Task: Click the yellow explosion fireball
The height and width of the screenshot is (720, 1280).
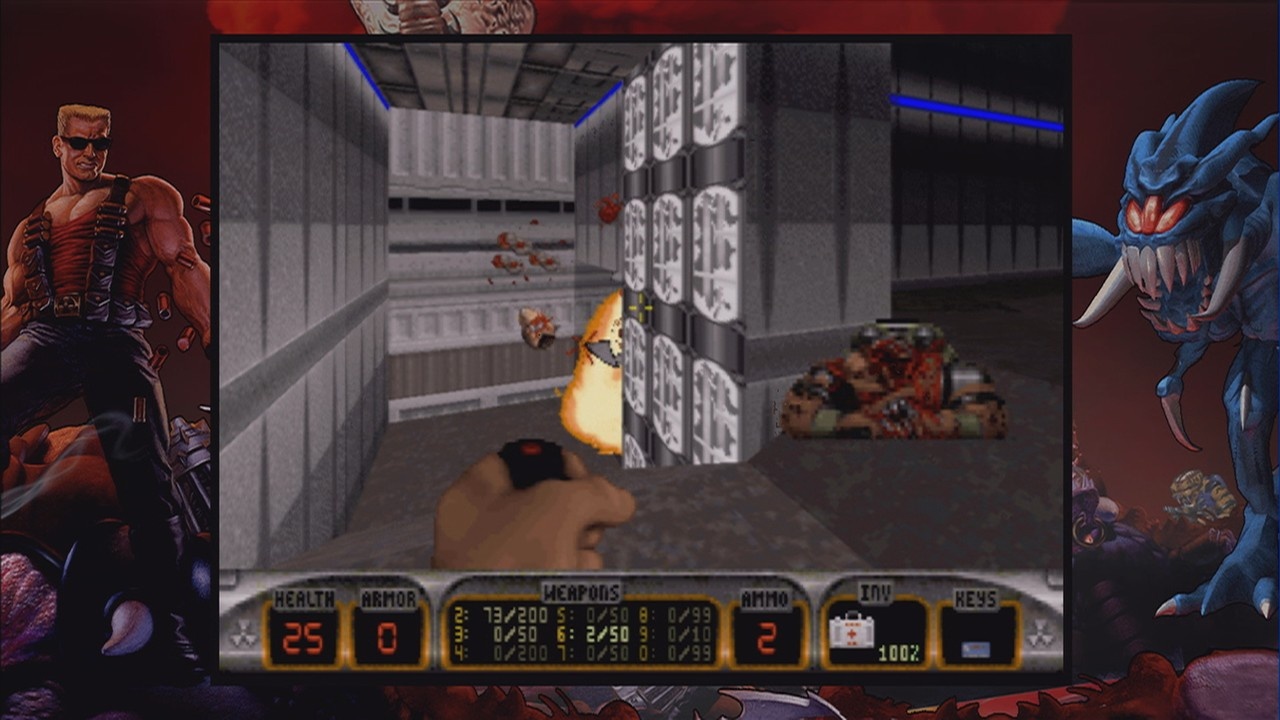Action: pyautogui.click(x=594, y=380)
